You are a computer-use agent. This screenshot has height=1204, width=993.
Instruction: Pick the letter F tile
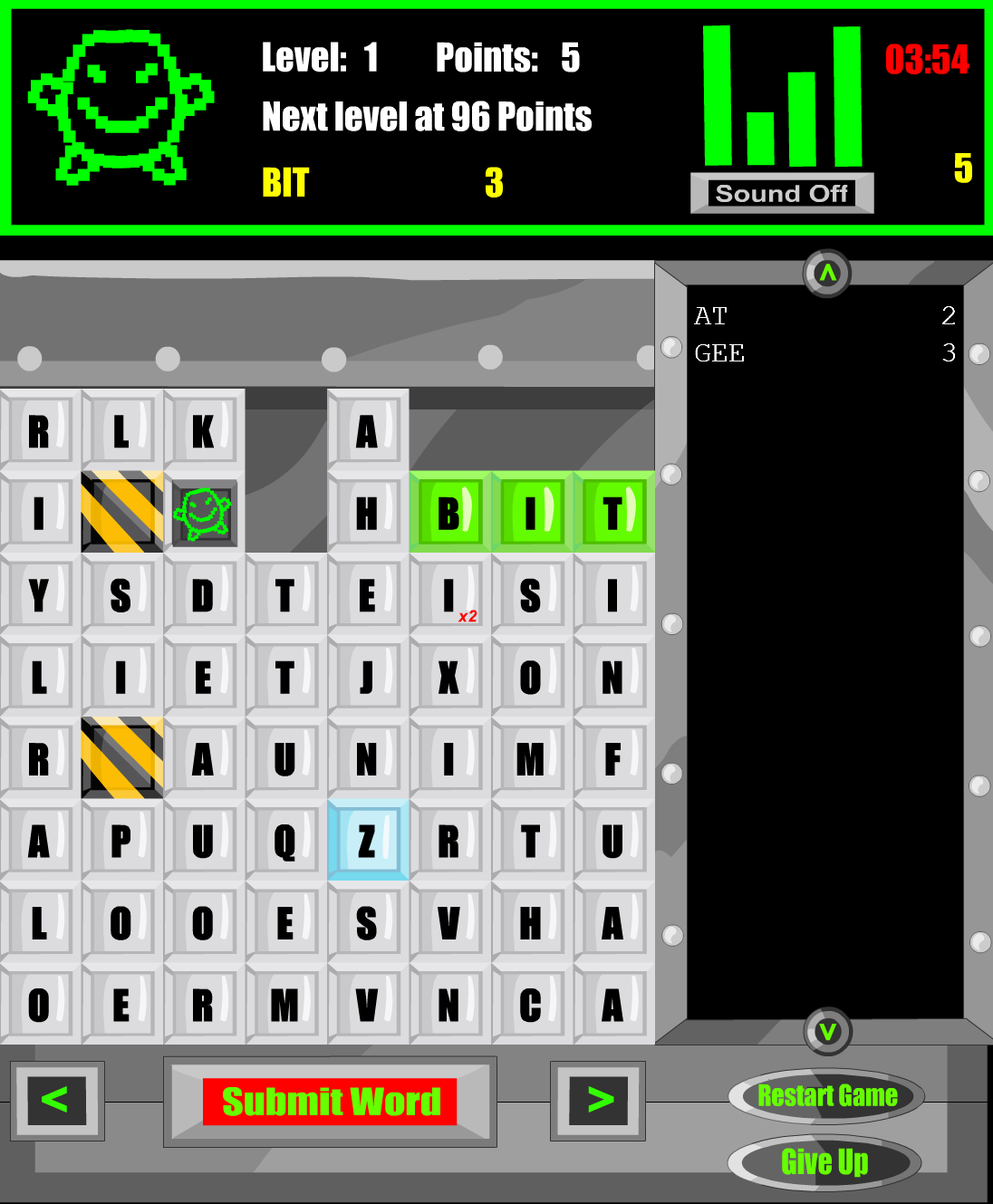coord(613,759)
